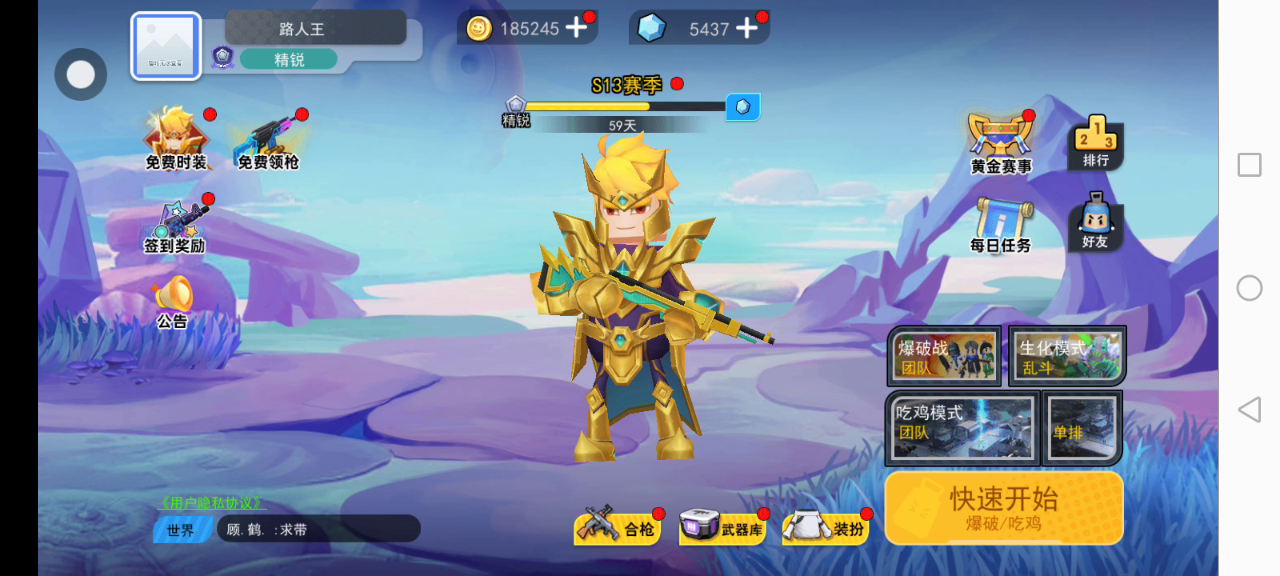View the 排行 leaderboard

pos(1096,143)
